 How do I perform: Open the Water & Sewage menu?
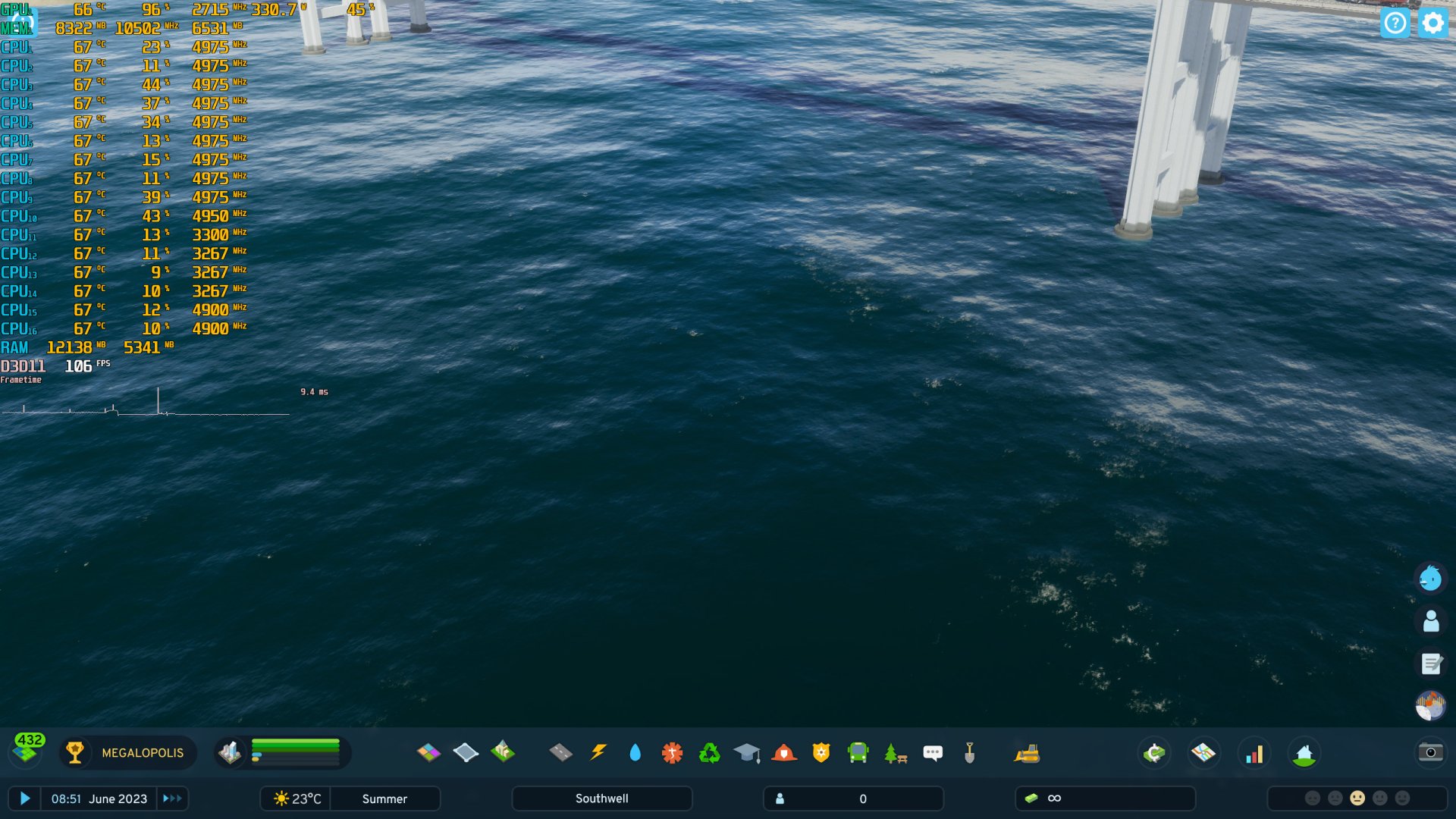coord(635,753)
